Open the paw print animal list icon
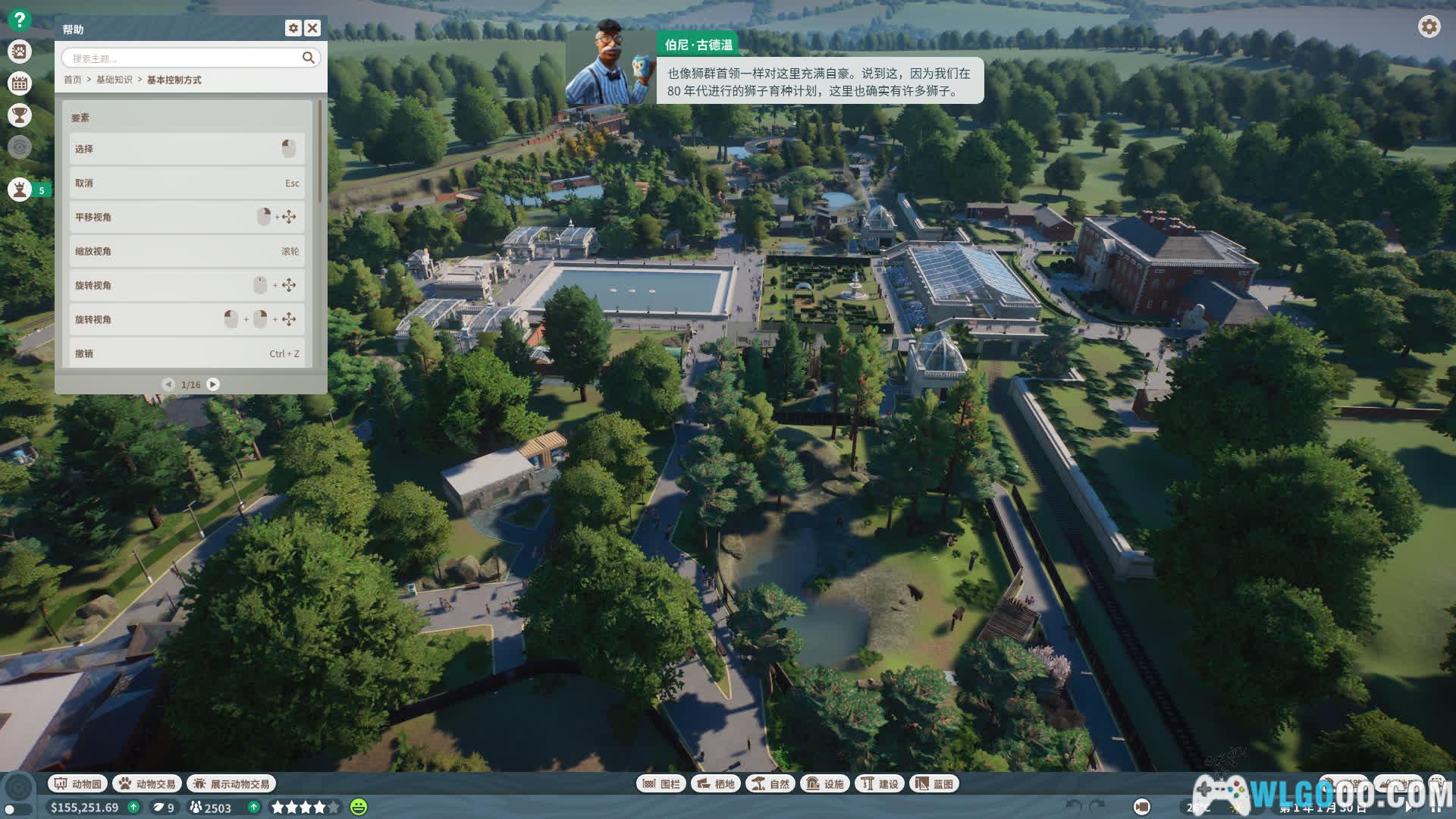This screenshot has width=1456, height=819. [20, 52]
